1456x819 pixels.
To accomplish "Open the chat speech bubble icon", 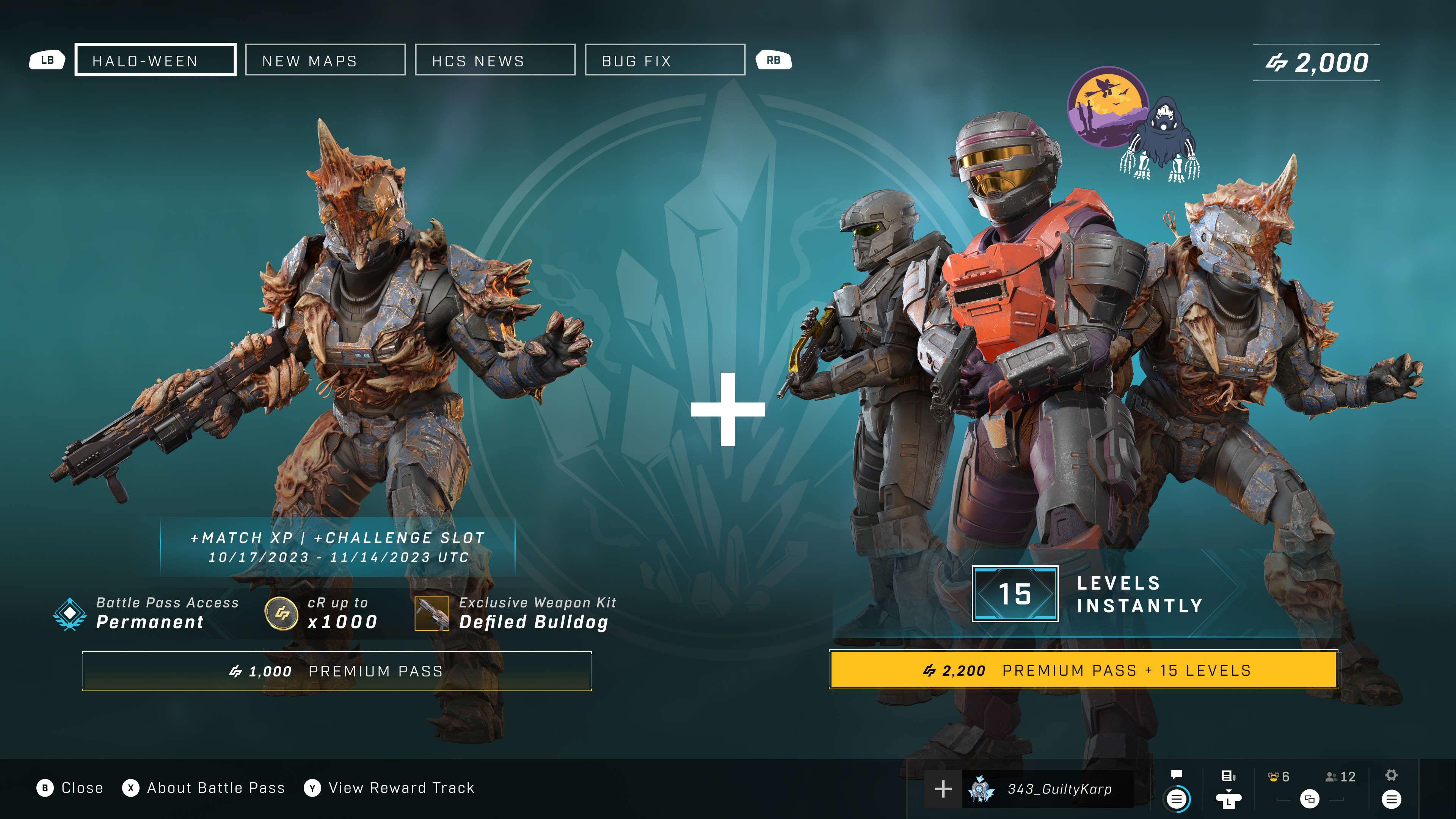I will point(1177,775).
